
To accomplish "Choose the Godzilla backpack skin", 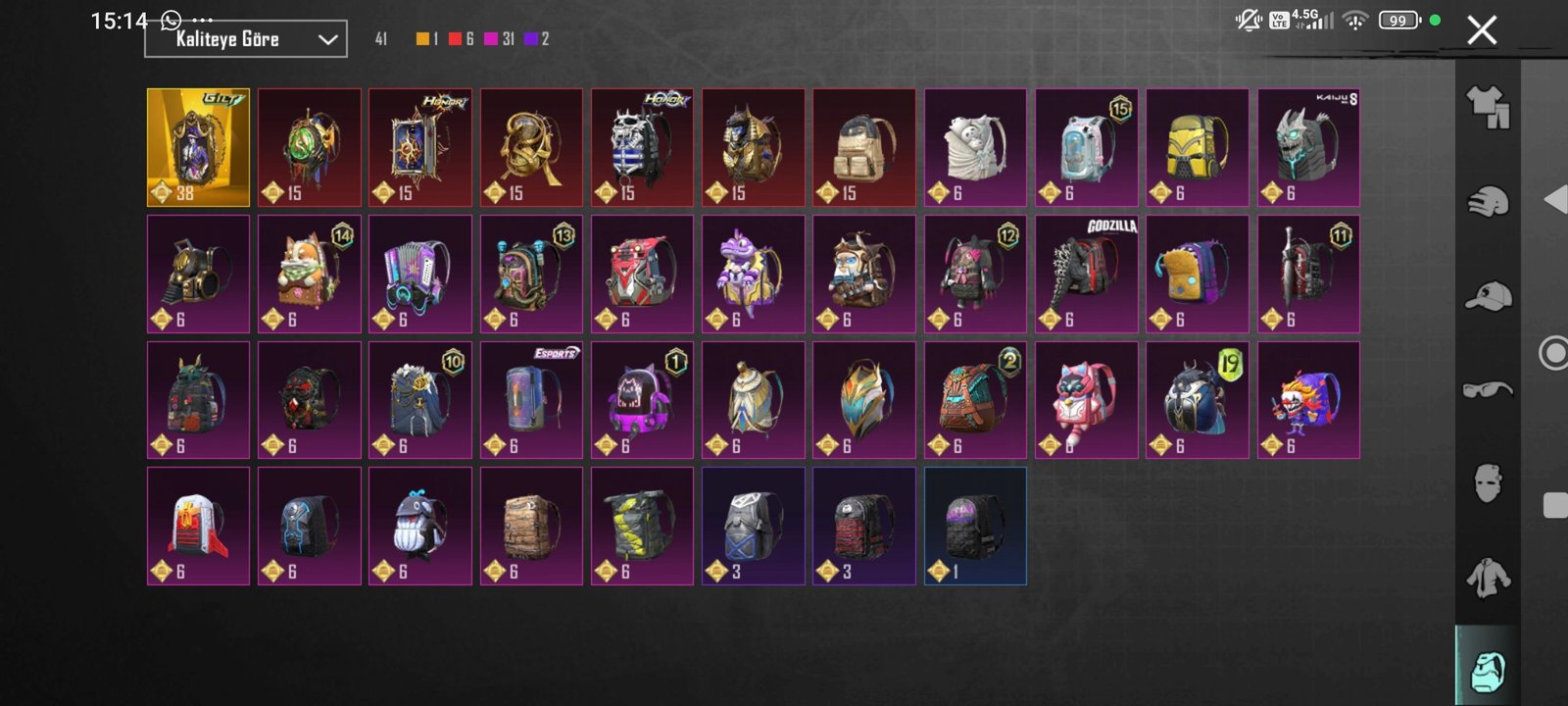I will point(1087,274).
